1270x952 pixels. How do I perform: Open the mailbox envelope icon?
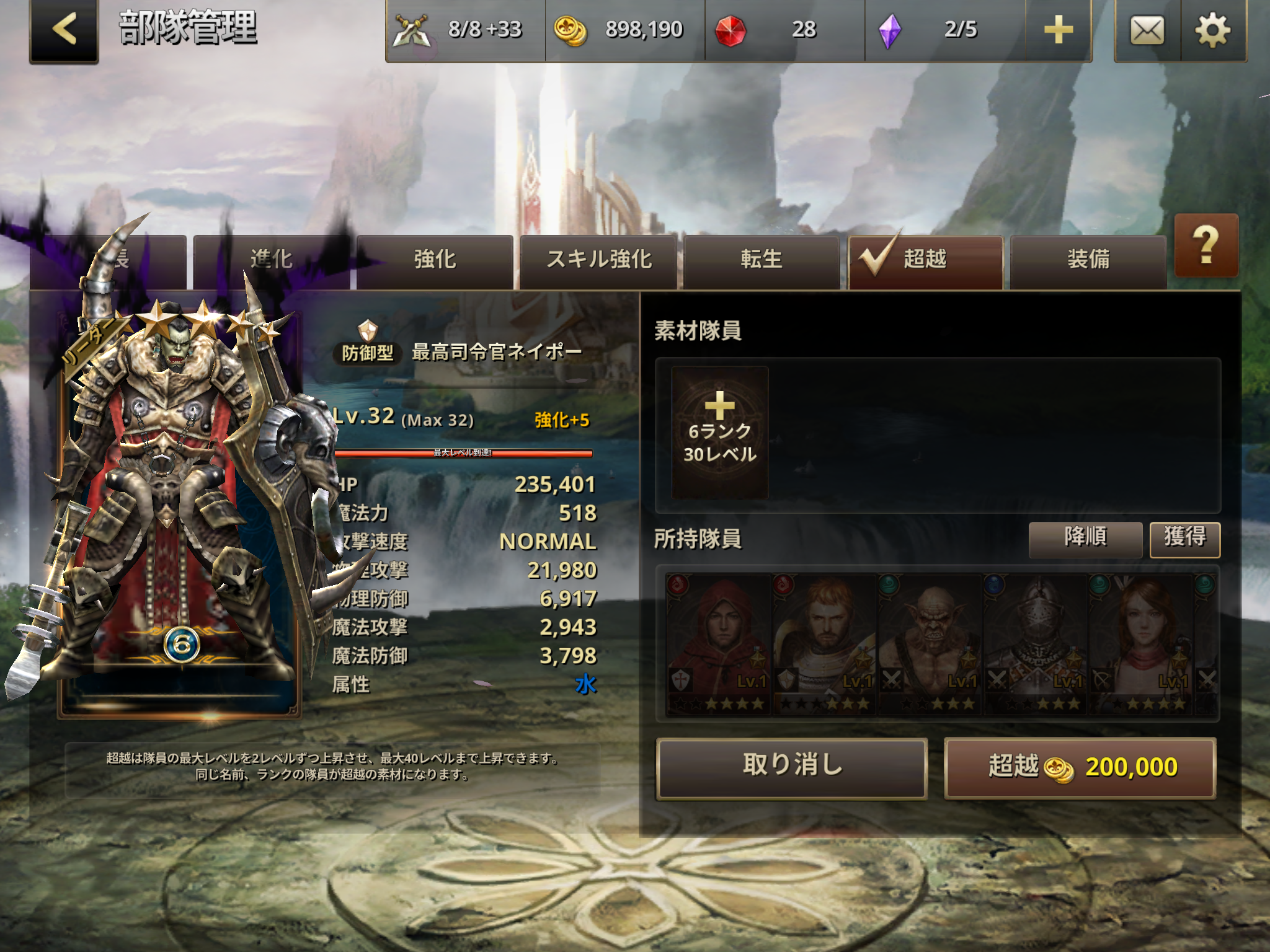click(1147, 30)
